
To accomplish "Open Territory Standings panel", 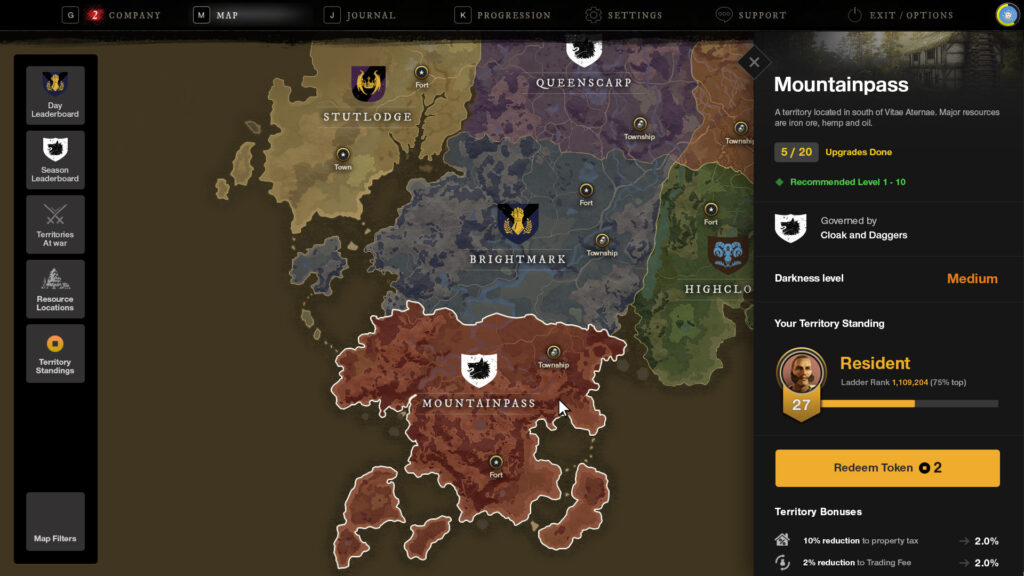I will (55, 353).
